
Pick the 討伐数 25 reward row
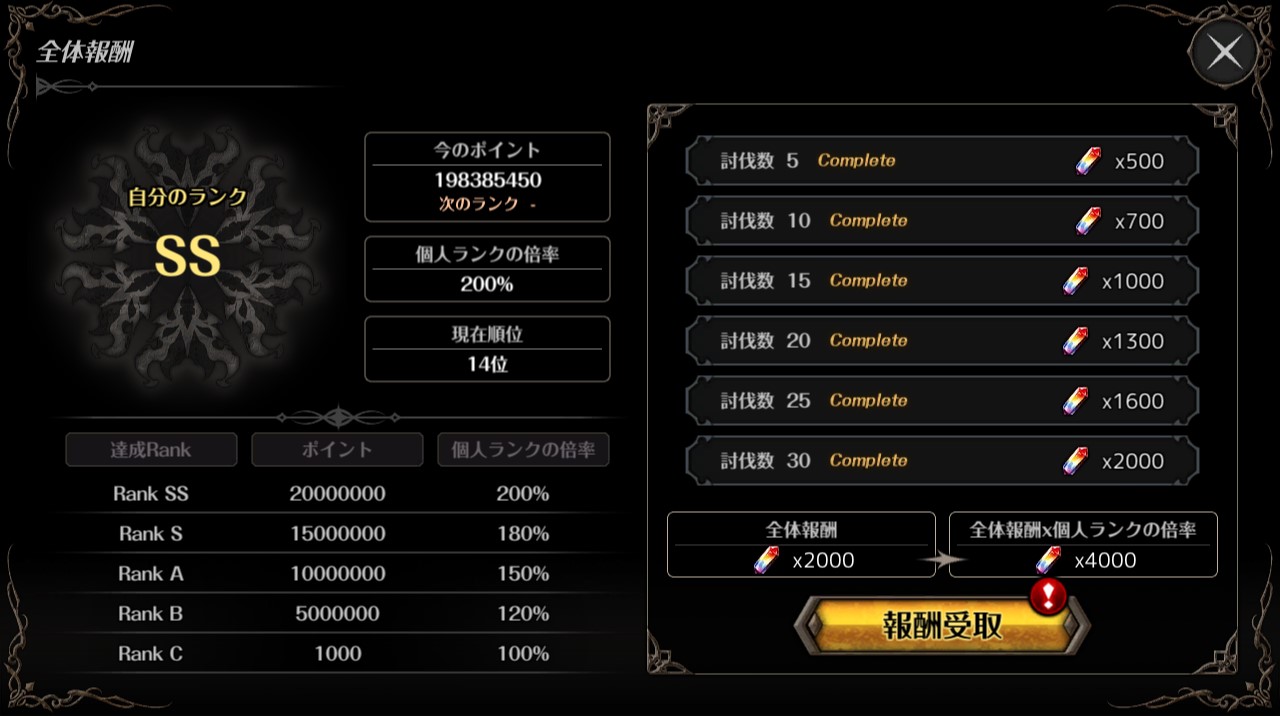[941, 401]
